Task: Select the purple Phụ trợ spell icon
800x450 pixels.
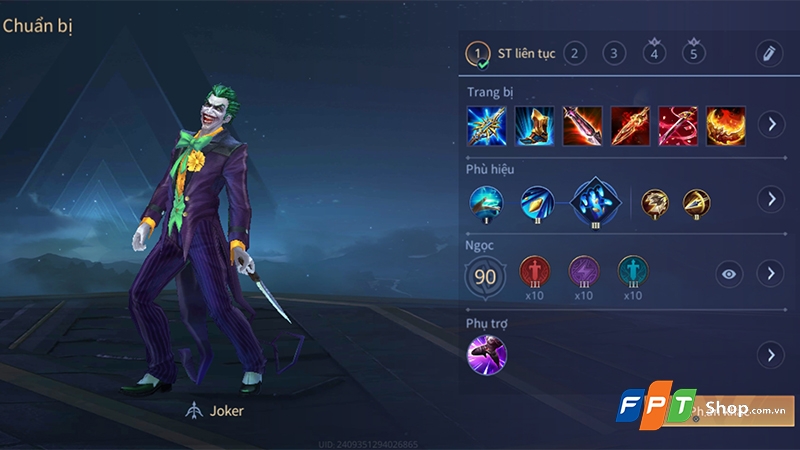Action: tap(487, 354)
